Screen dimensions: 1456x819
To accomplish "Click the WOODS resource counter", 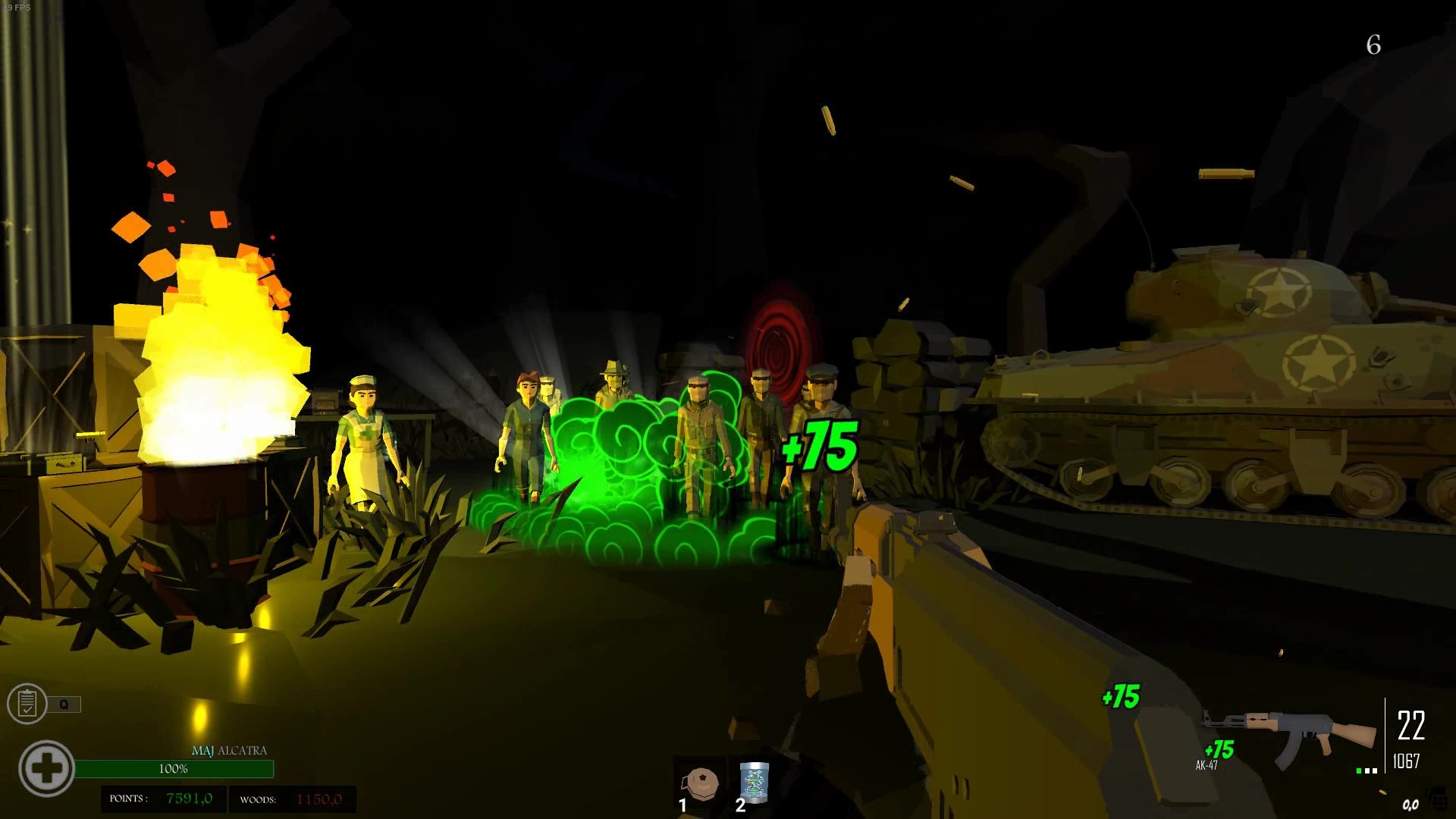I will coord(293,799).
